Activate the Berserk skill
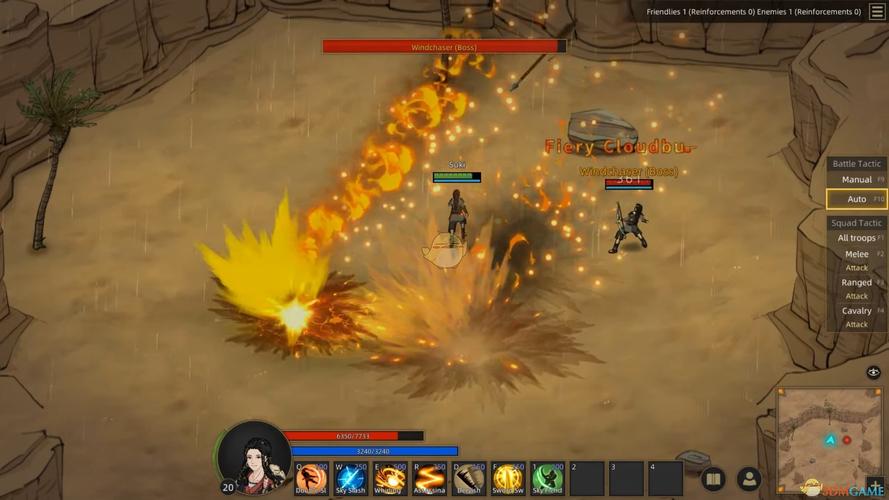Image resolution: width=889 pixels, height=500 pixels. tap(469, 479)
